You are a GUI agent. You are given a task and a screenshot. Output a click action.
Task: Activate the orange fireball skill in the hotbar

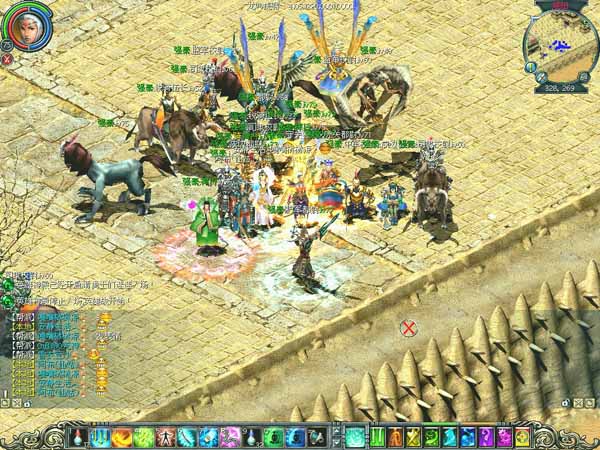click(122, 437)
